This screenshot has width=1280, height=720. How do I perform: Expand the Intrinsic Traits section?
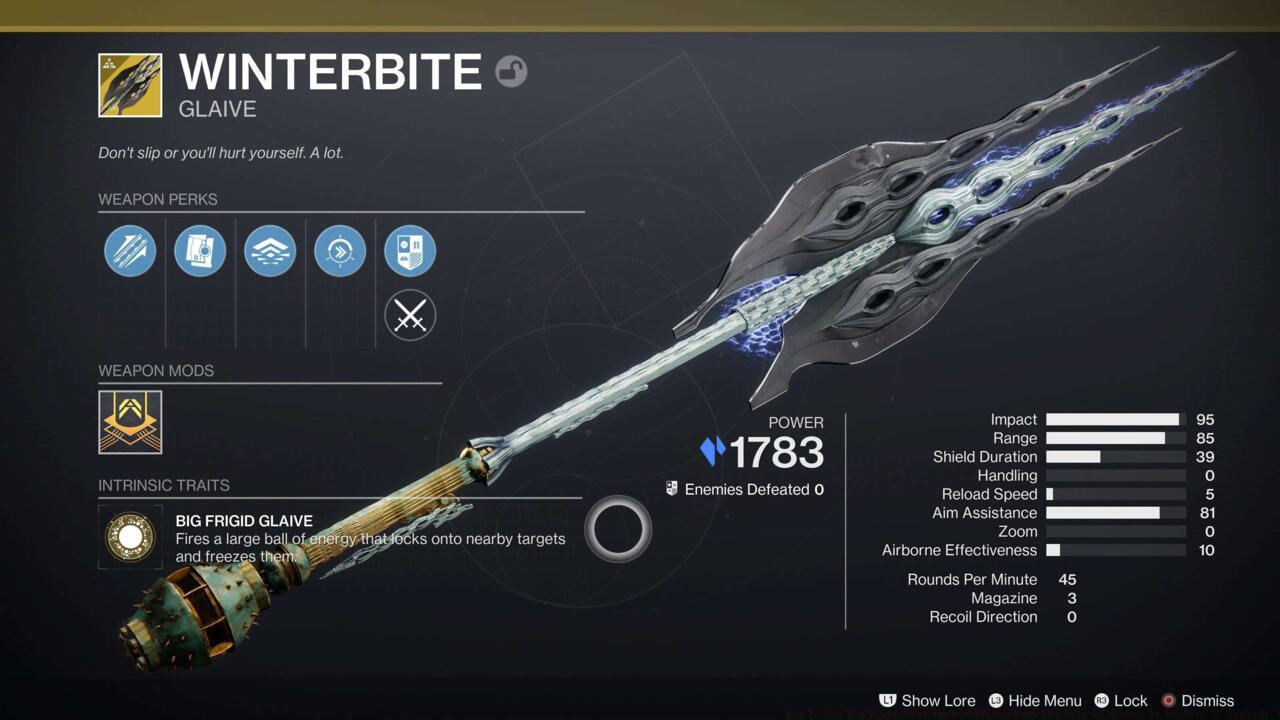pos(164,485)
